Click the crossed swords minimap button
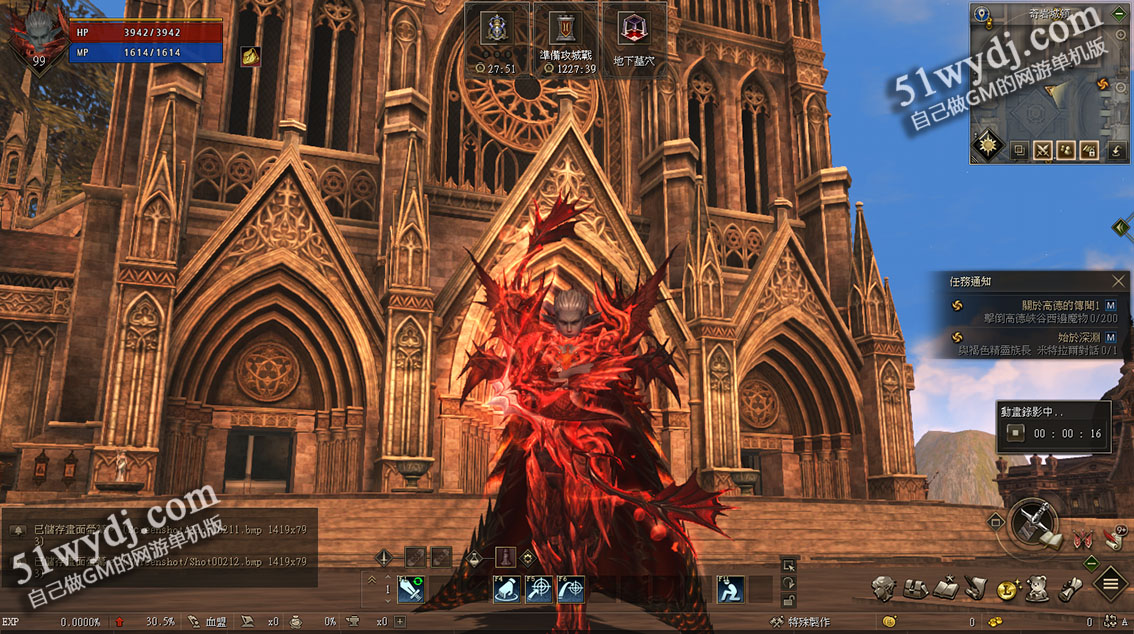Viewport: 1134px width, 634px height. (x=1043, y=151)
